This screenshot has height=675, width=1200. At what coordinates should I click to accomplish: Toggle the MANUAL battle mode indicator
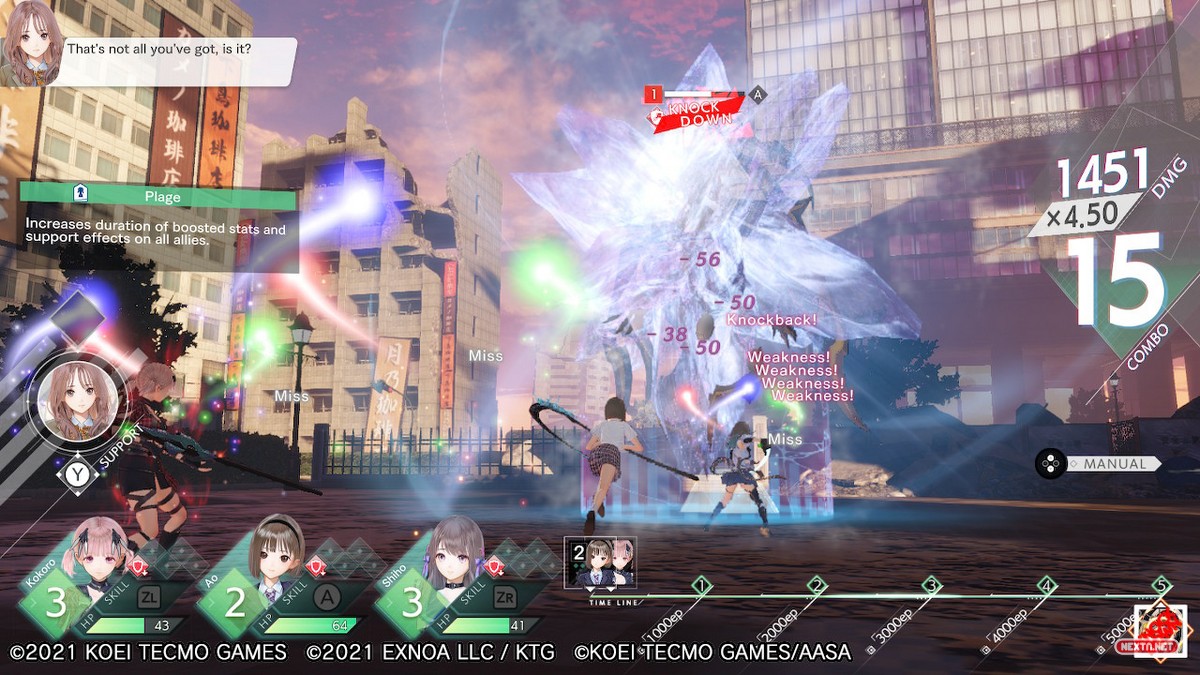[1098, 464]
